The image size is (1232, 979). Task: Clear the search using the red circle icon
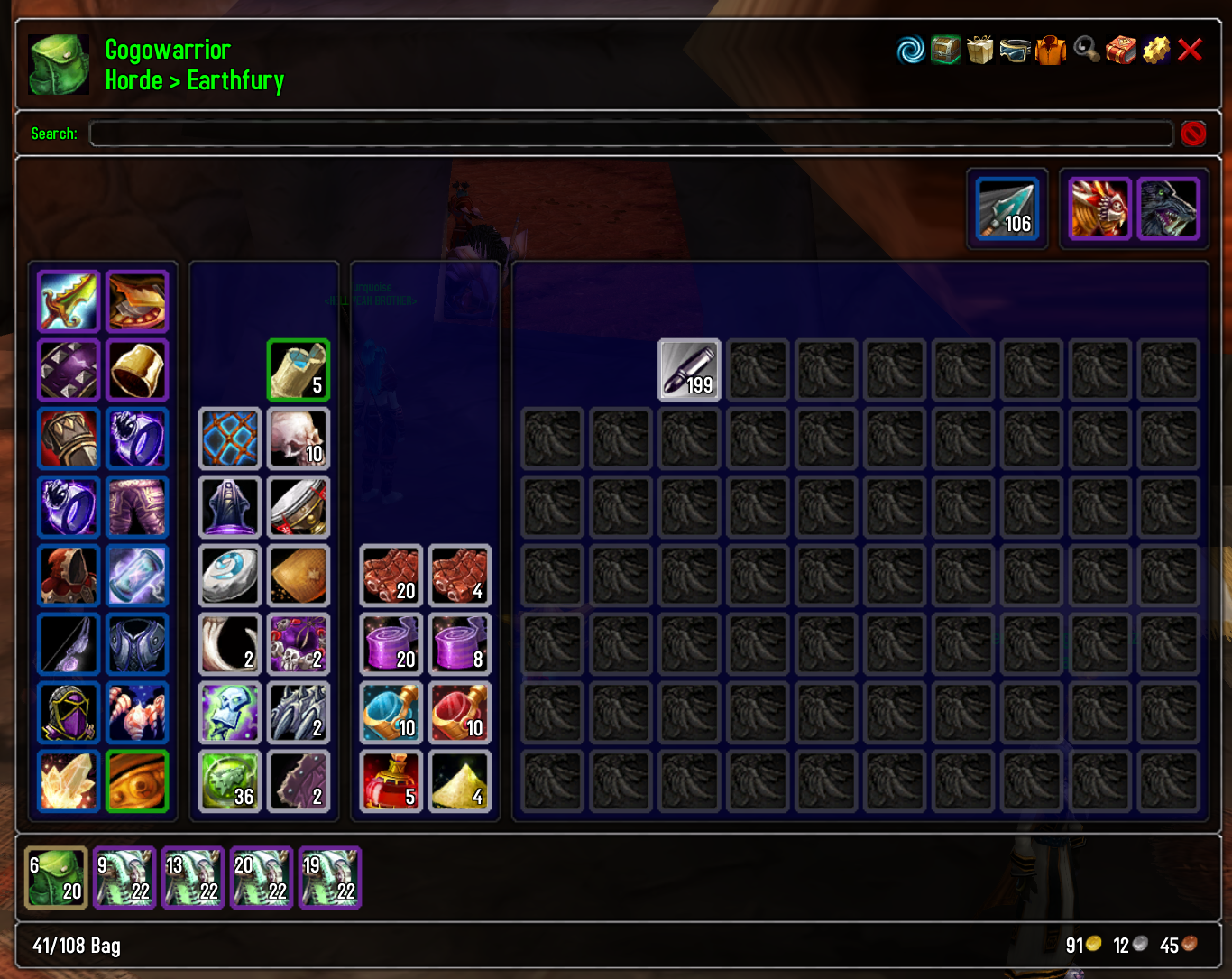click(x=1192, y=134)
